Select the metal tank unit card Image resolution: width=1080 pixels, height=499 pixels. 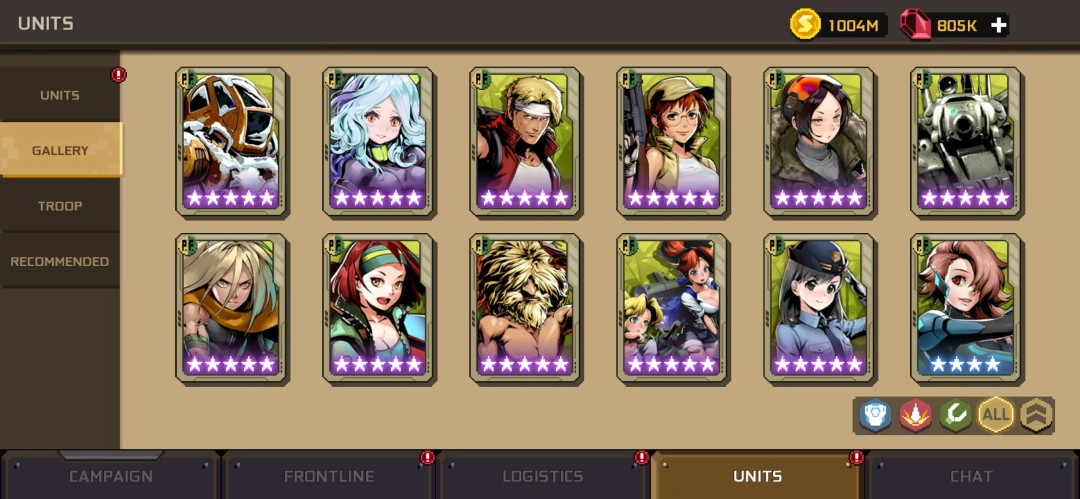[966, 141]
